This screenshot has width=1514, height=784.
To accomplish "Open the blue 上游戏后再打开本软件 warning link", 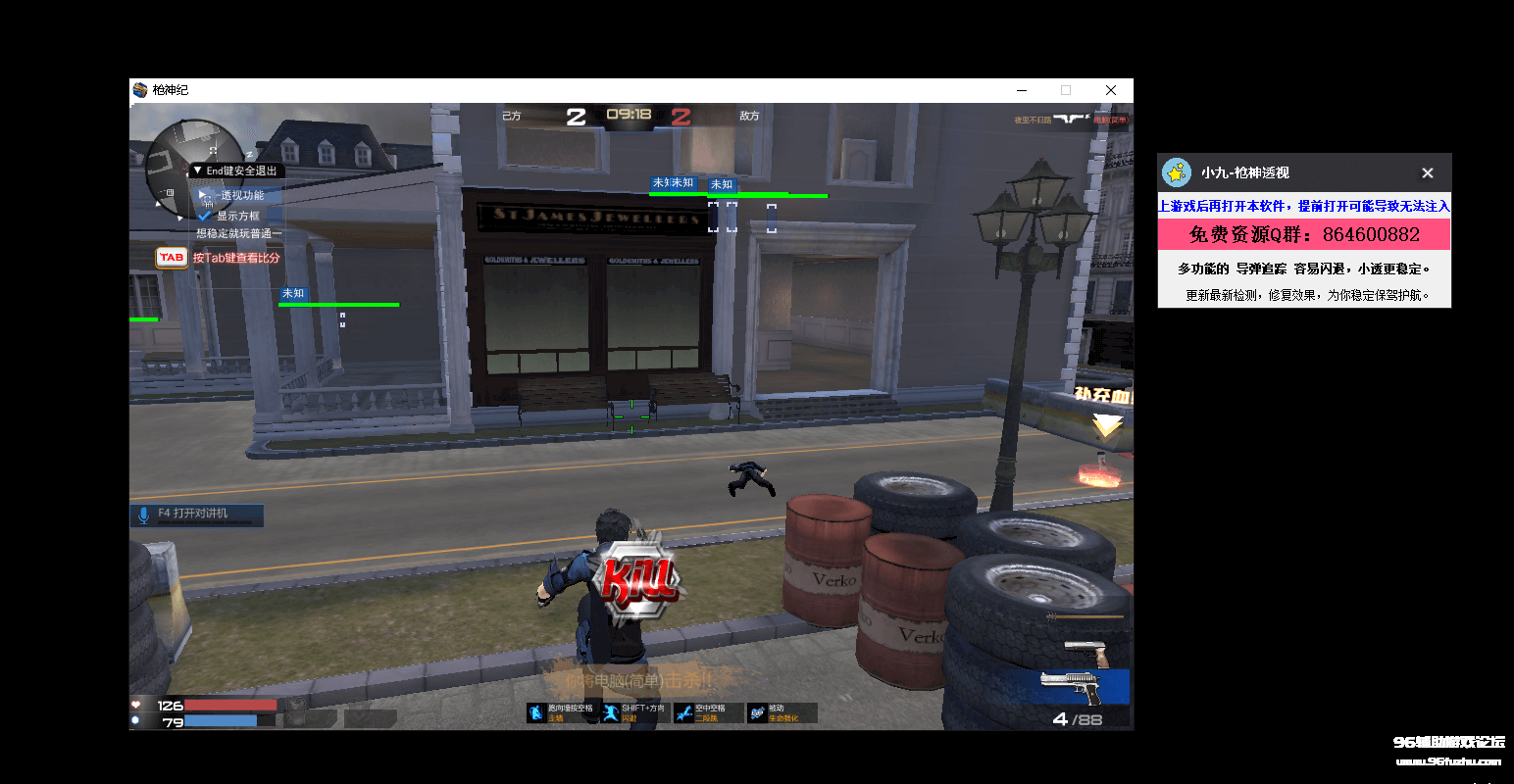I will pyautogui.click(x=1304, y=206).
